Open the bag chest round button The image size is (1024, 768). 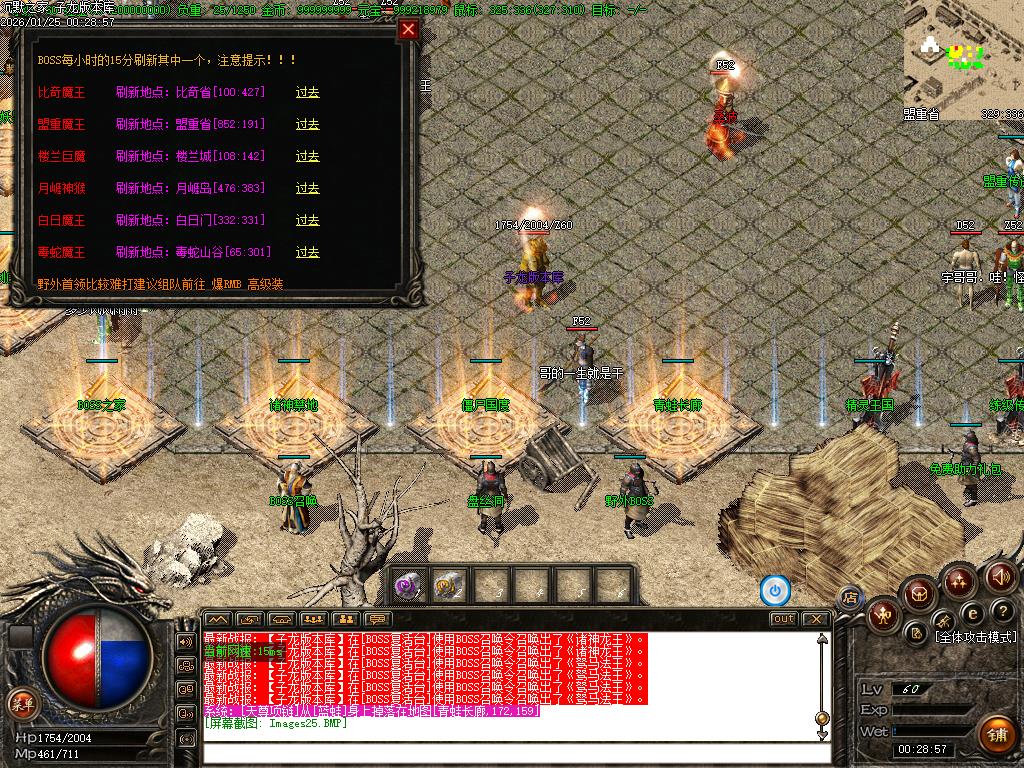(x=919, y=593)
